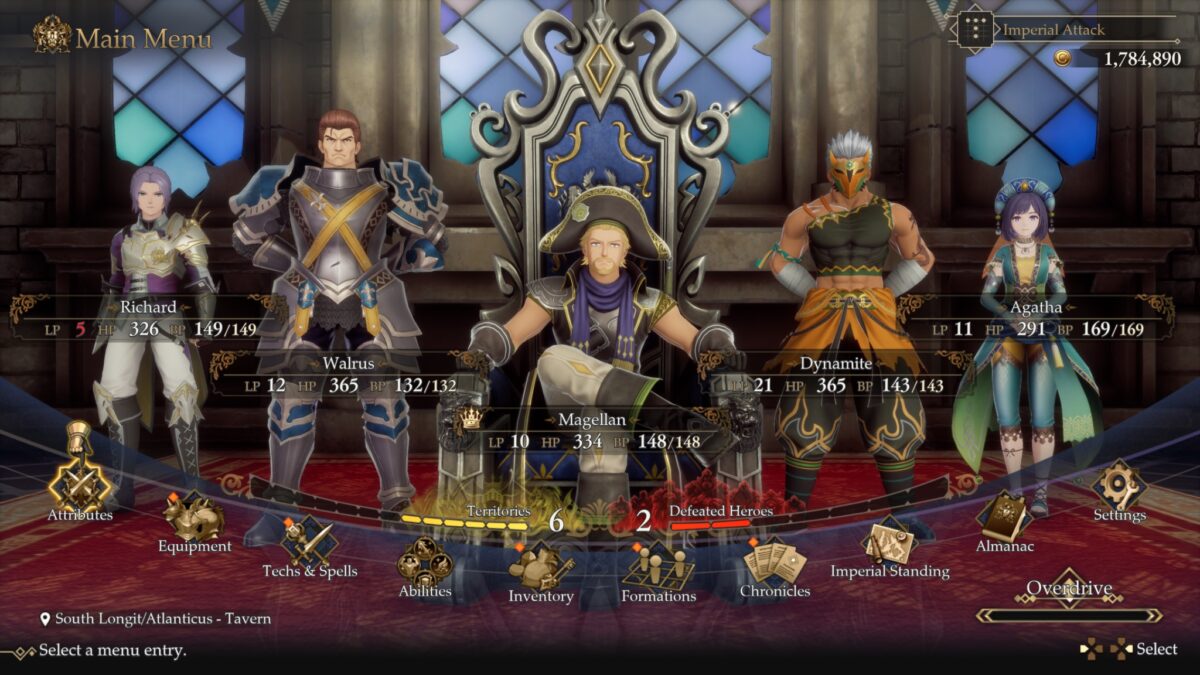The image size is (1200, 675).
Task: Choose Walrus's status panel
Action: click(347, 374)
